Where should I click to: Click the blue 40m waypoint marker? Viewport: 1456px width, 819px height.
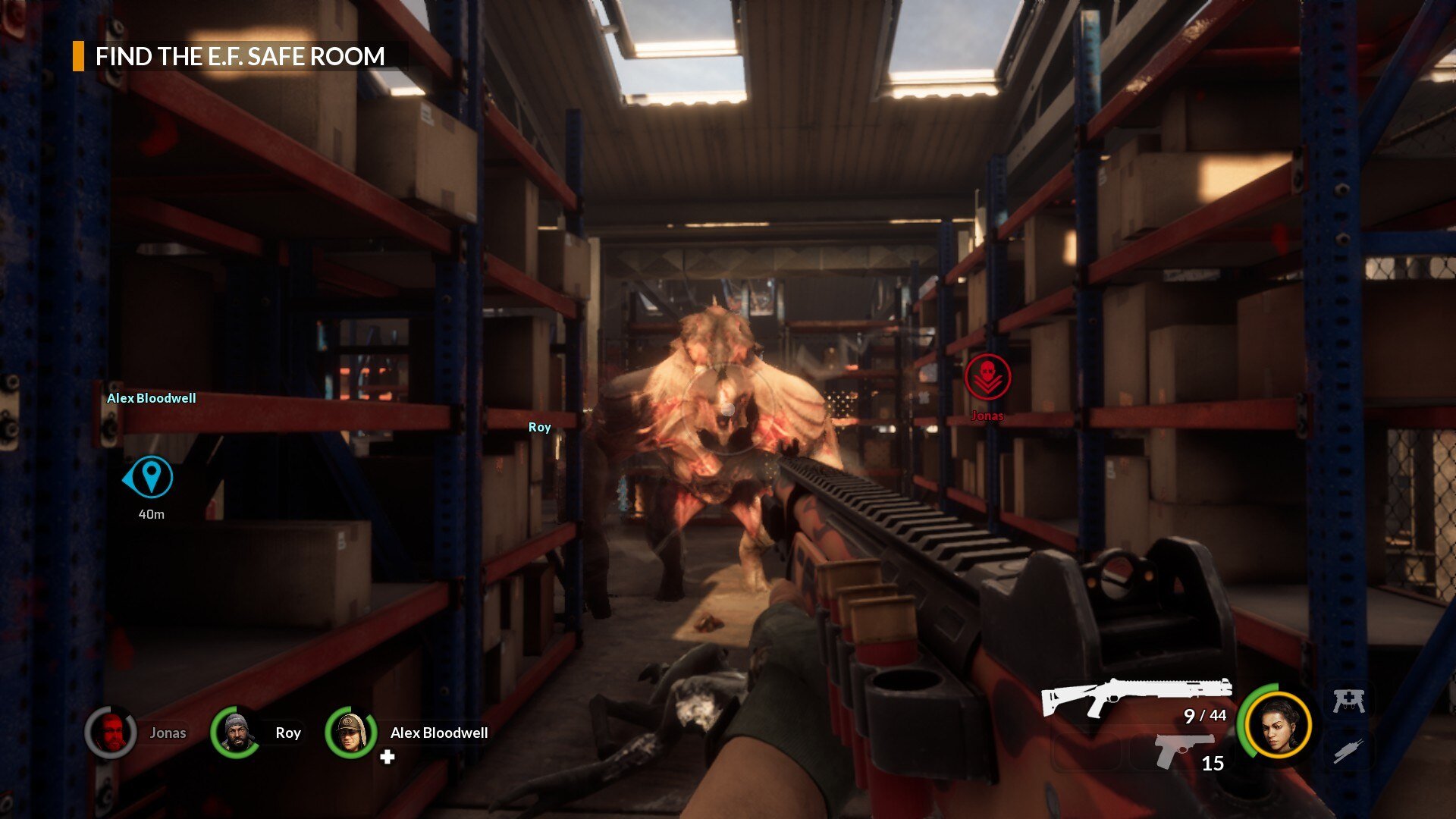[x=150, y=477]
